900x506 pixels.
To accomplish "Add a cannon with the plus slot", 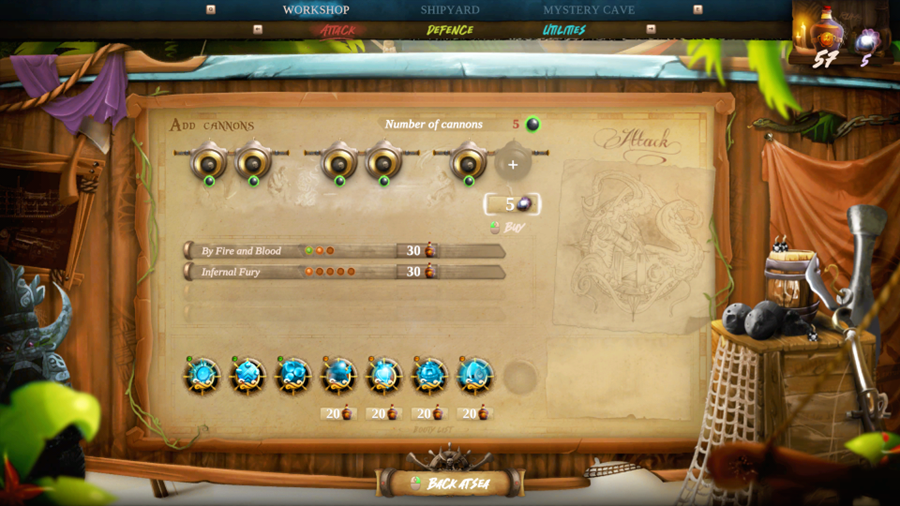I will (513, 164).
